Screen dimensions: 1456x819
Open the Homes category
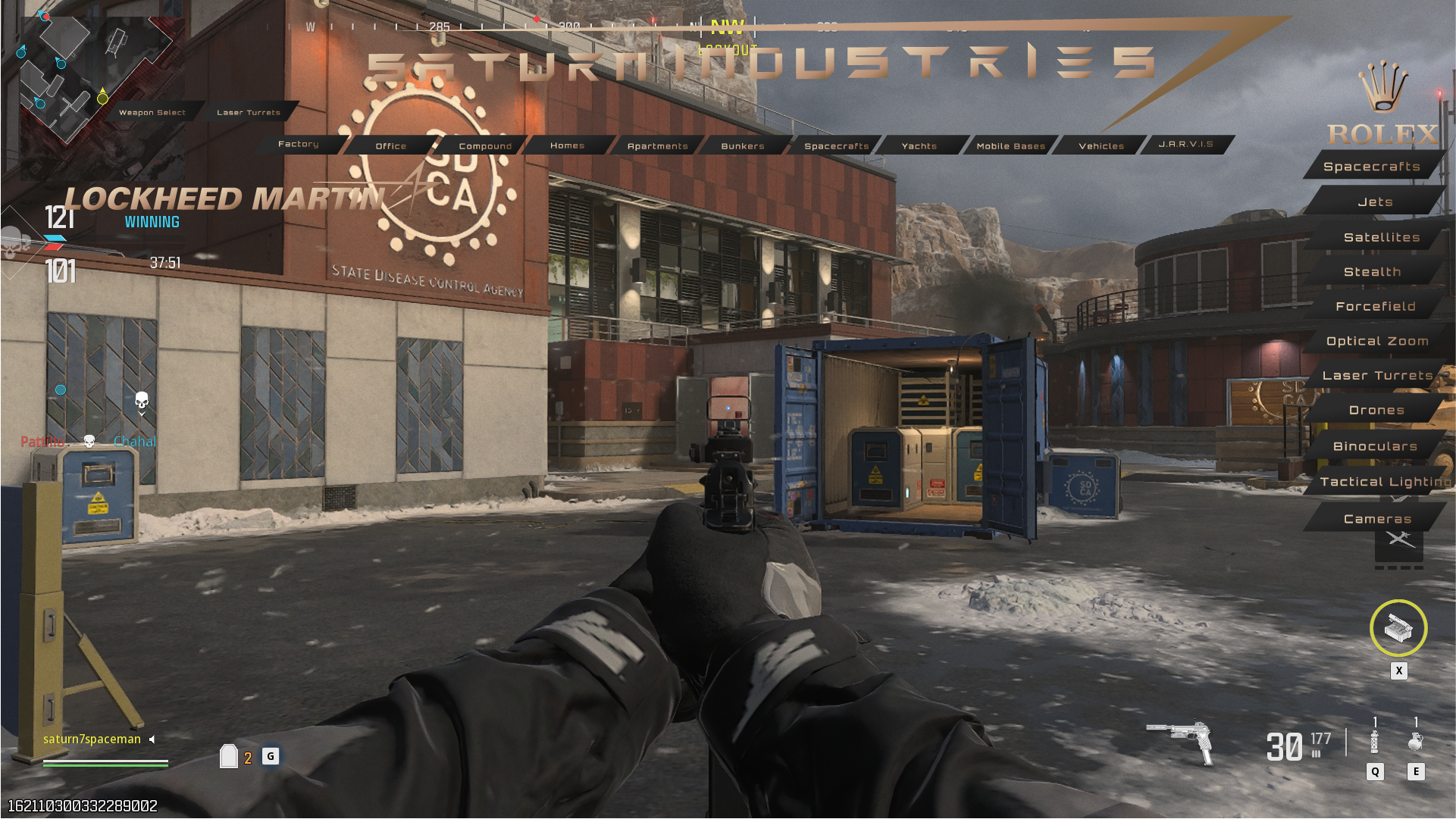(567, 145)
